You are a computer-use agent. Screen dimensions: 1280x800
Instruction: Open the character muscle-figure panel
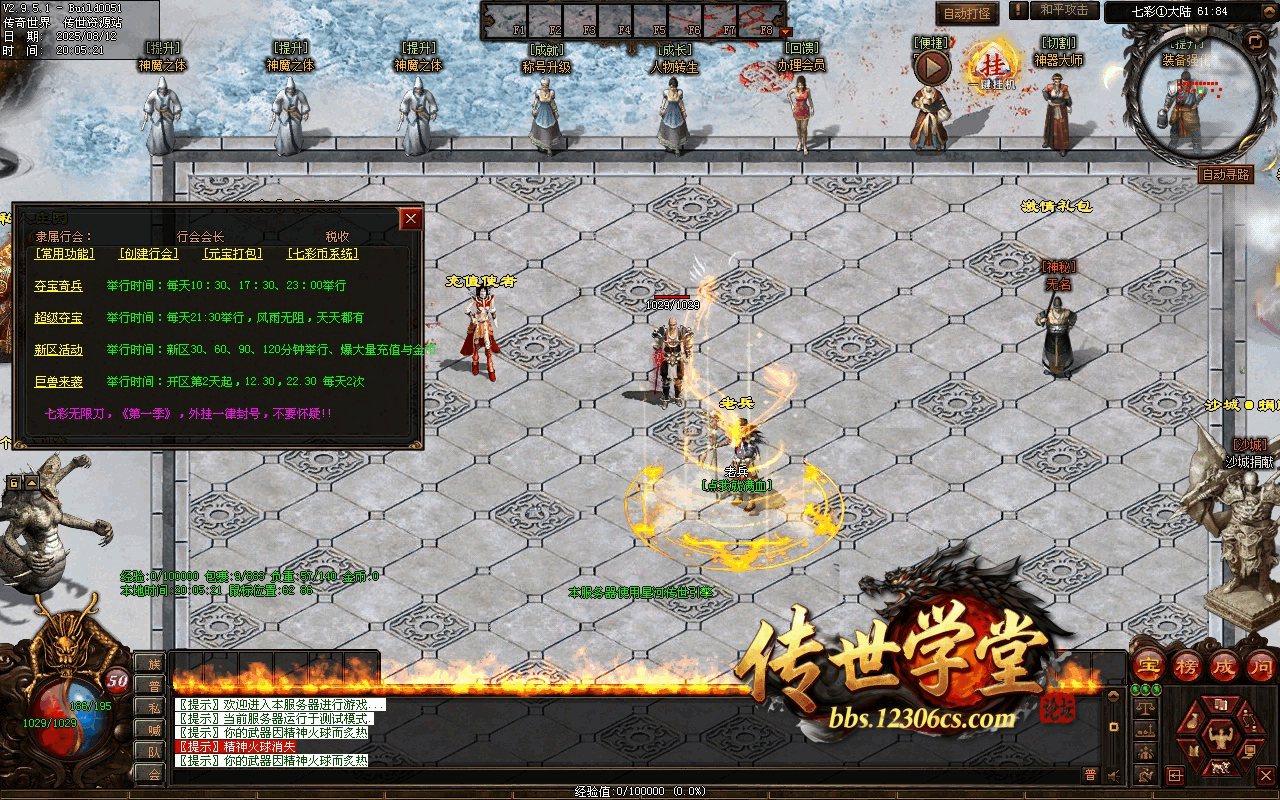point(1219,739)
